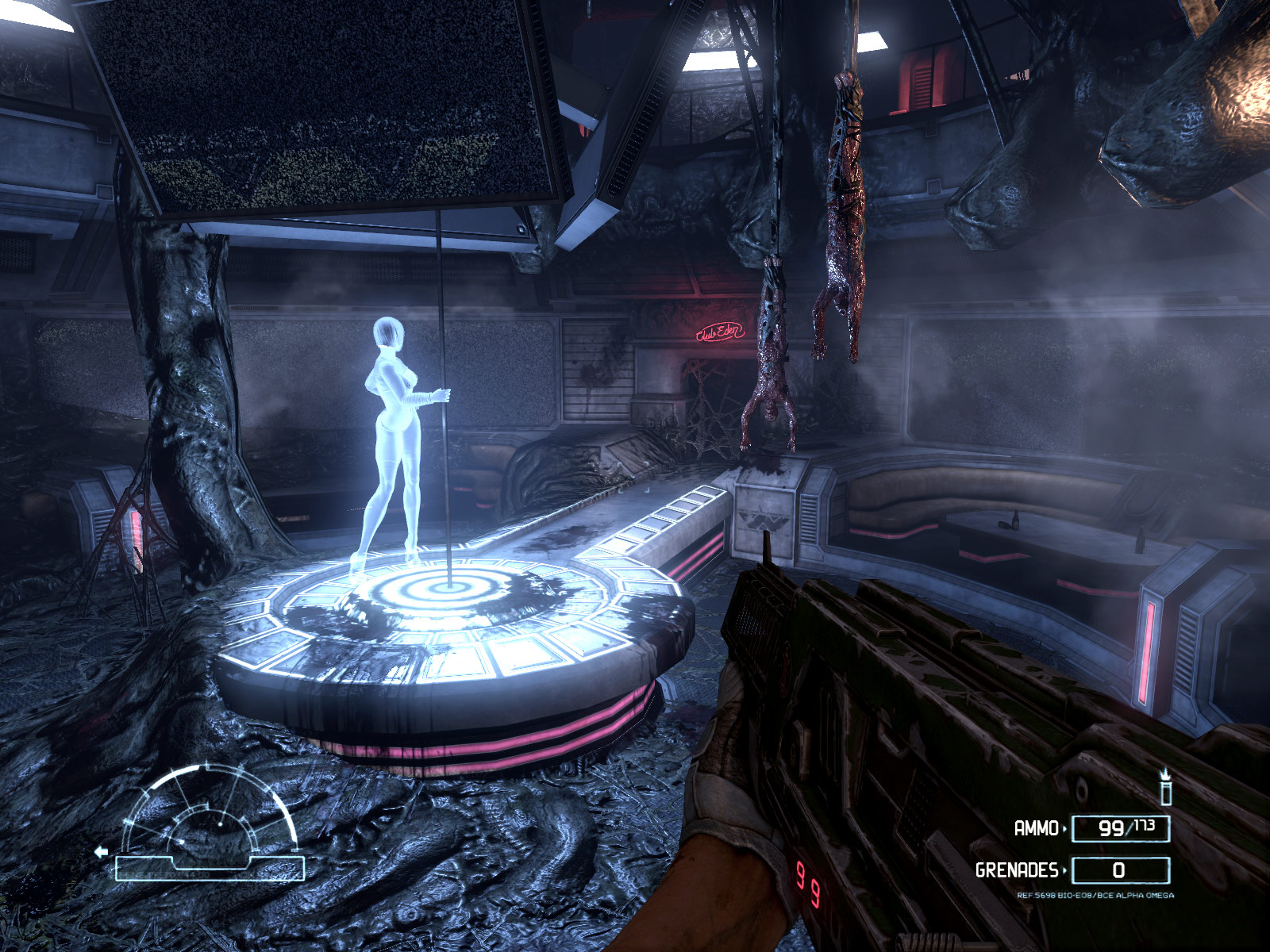
Task: Click the objective direction arrow beside tracker
Action: click(101, 852)
